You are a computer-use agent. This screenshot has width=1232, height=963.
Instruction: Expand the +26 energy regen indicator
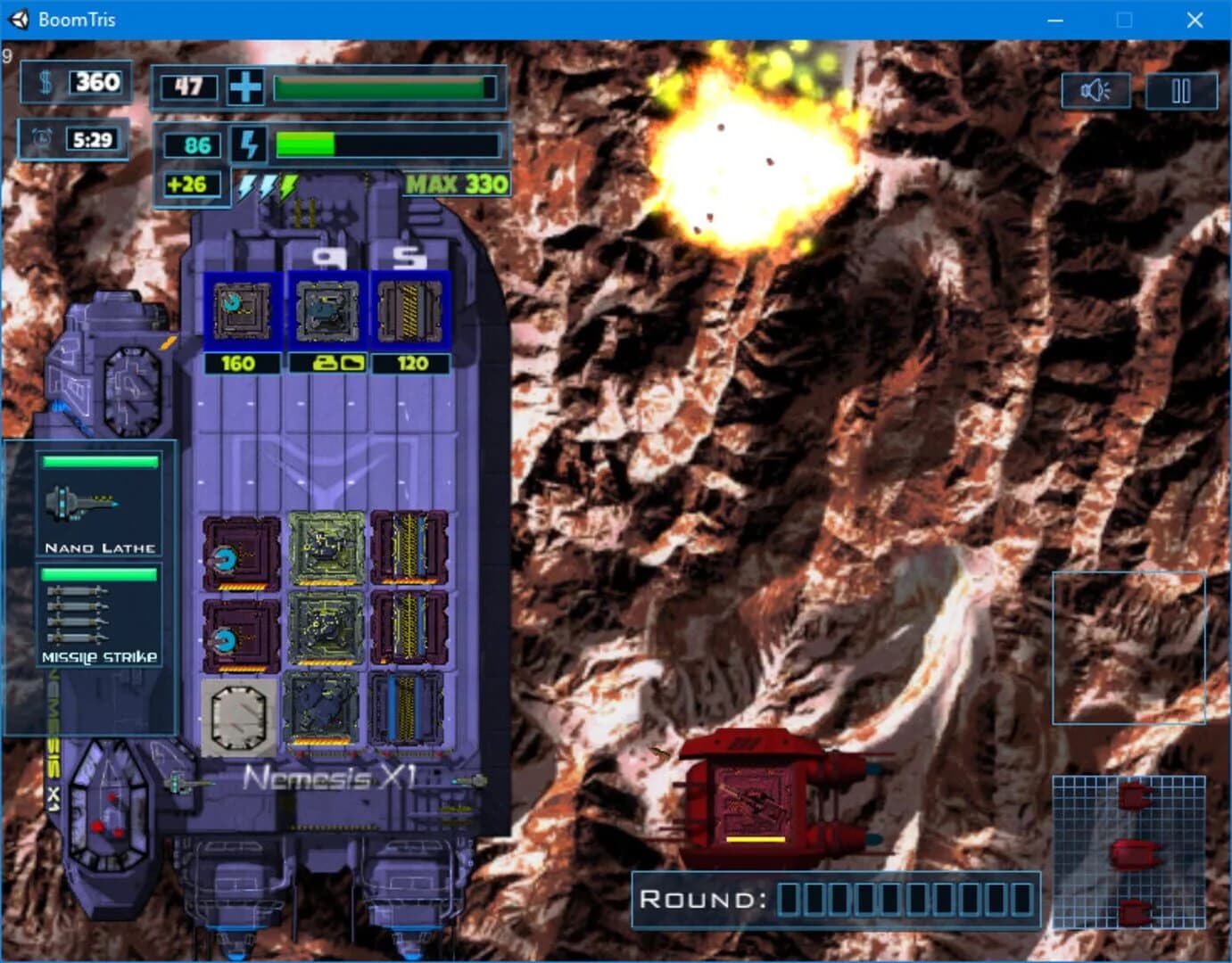click(x=190, y=185)
